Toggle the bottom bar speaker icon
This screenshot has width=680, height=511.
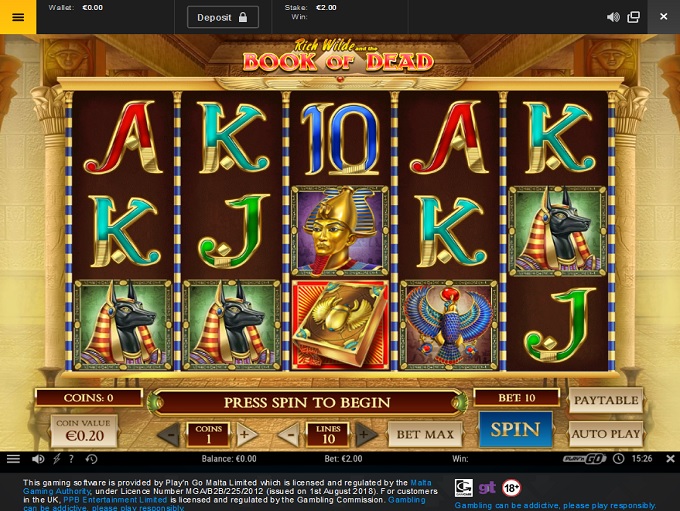pos(38,459)
